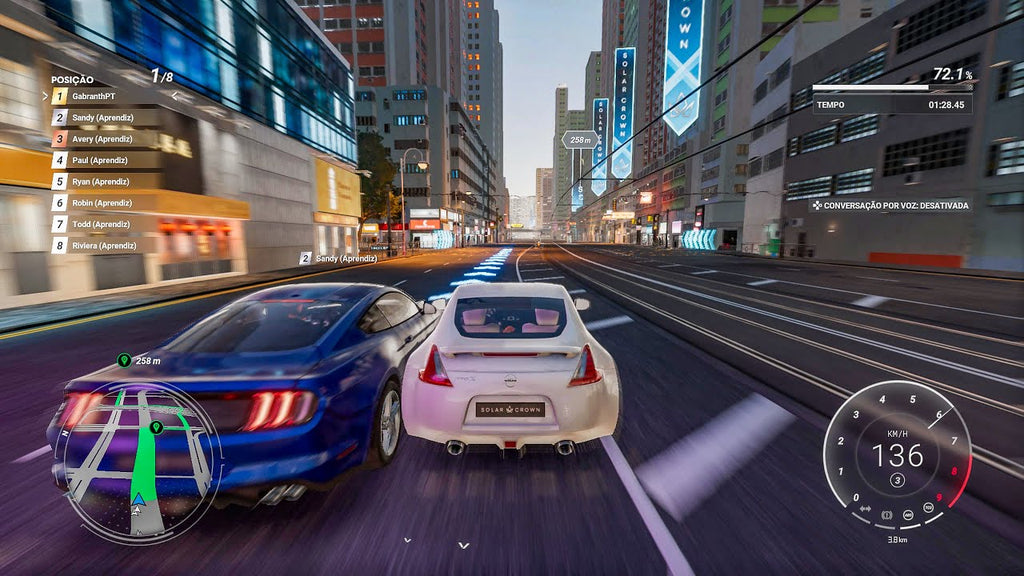Pick Paul (Aprendiz) from the leaderboard
Image resolution: width=1024 pixels, height=576 pixels.
point(99,160)
